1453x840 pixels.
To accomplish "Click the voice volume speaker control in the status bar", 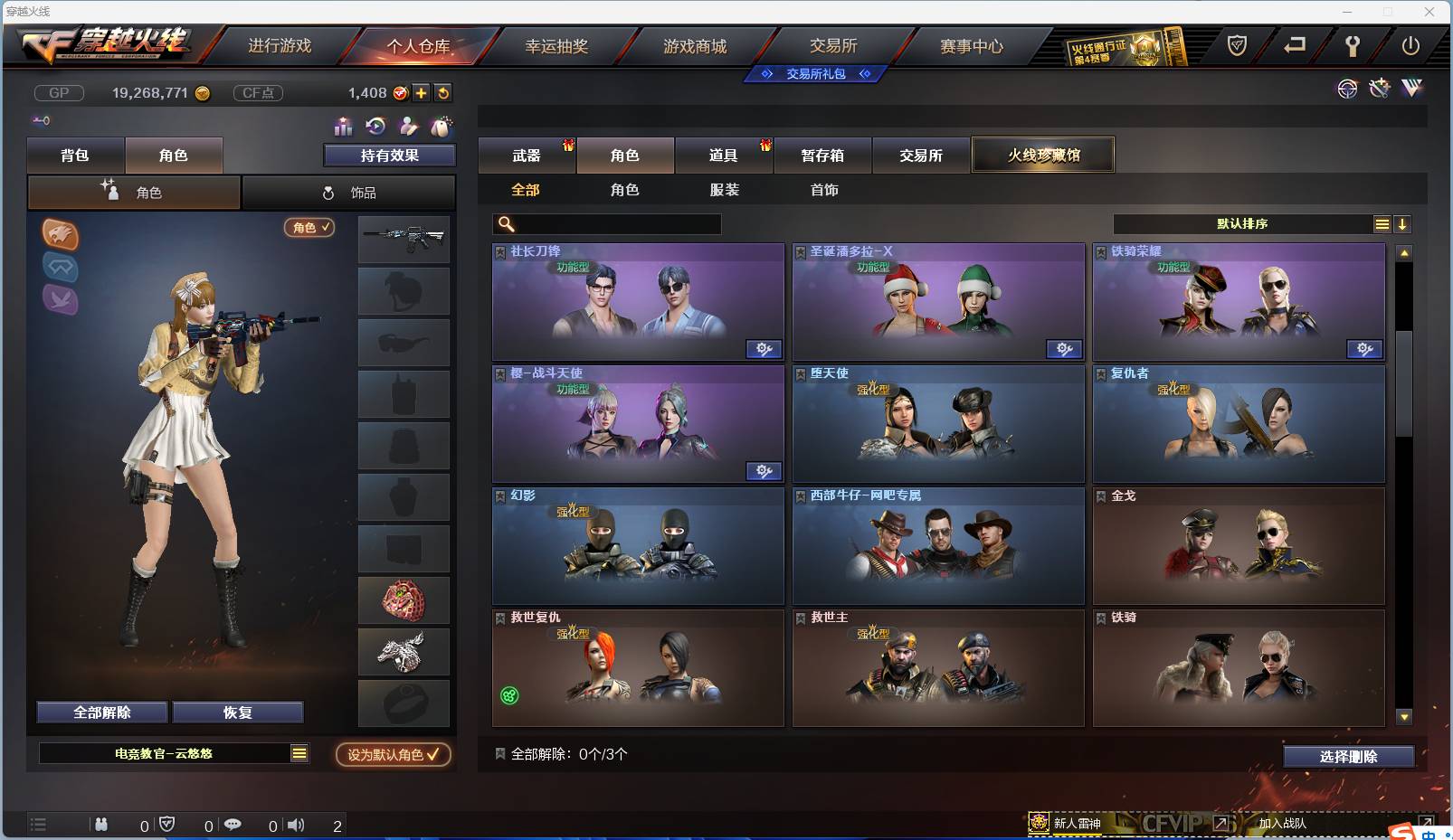I will 297,825.
